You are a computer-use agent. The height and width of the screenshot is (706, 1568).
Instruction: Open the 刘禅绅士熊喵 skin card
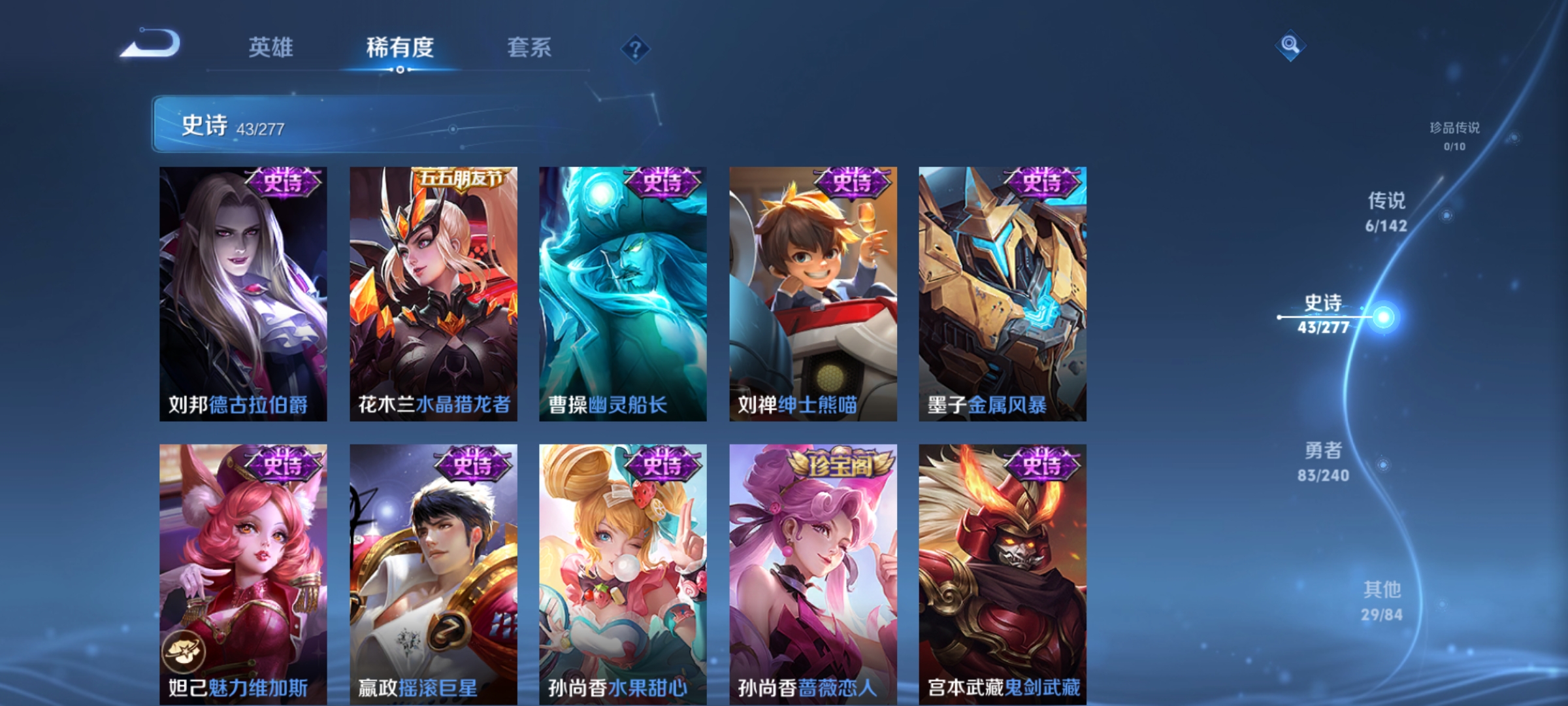(812, 294)
